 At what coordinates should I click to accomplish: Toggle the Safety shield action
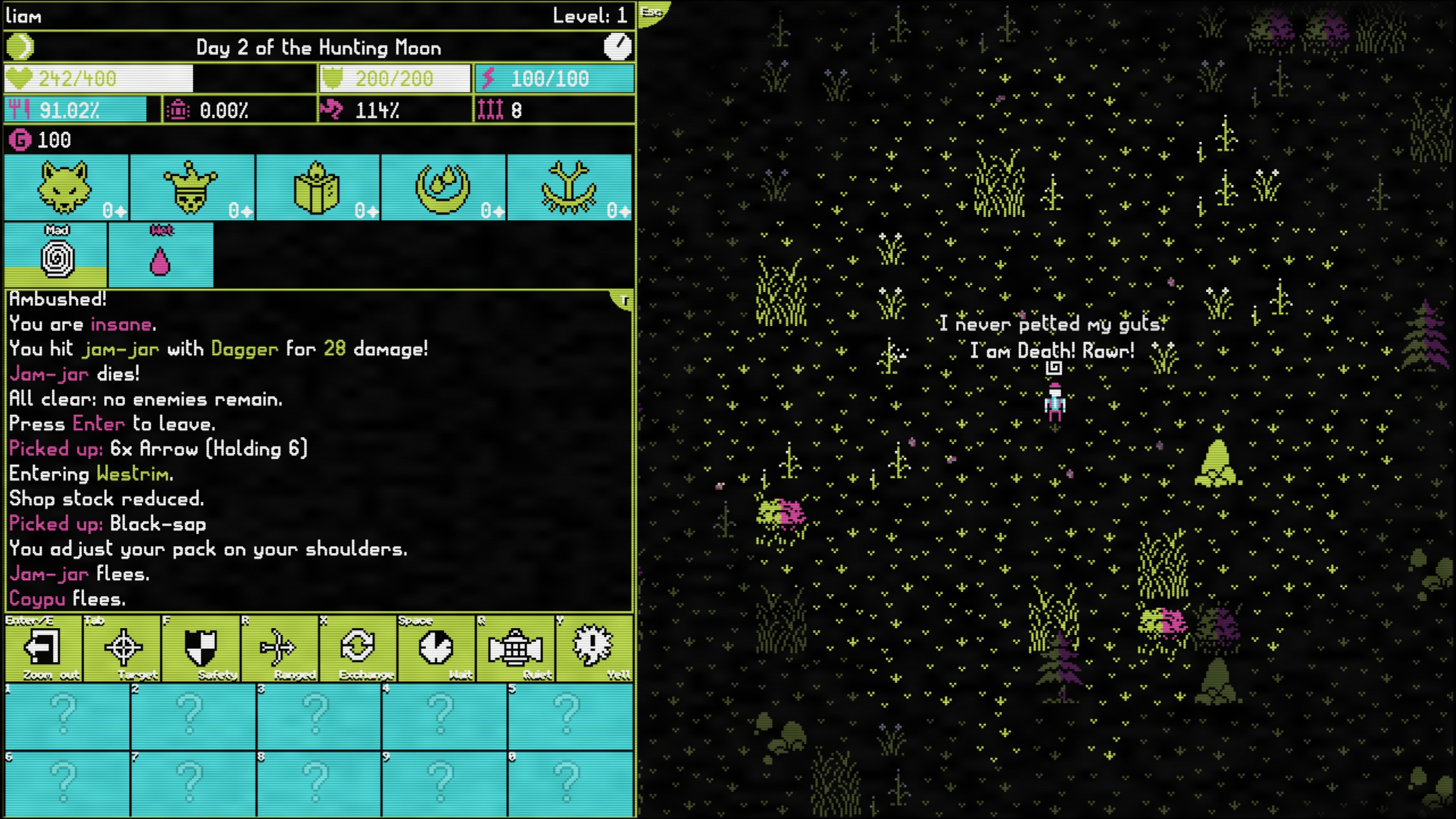[x=201, y=648]
